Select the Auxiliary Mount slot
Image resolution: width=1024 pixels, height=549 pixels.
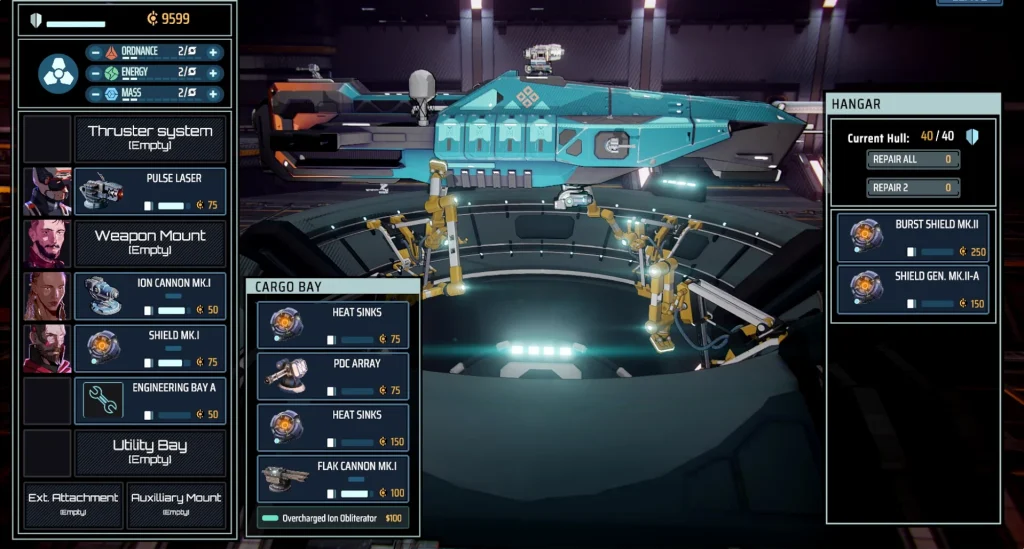[176, 504]
